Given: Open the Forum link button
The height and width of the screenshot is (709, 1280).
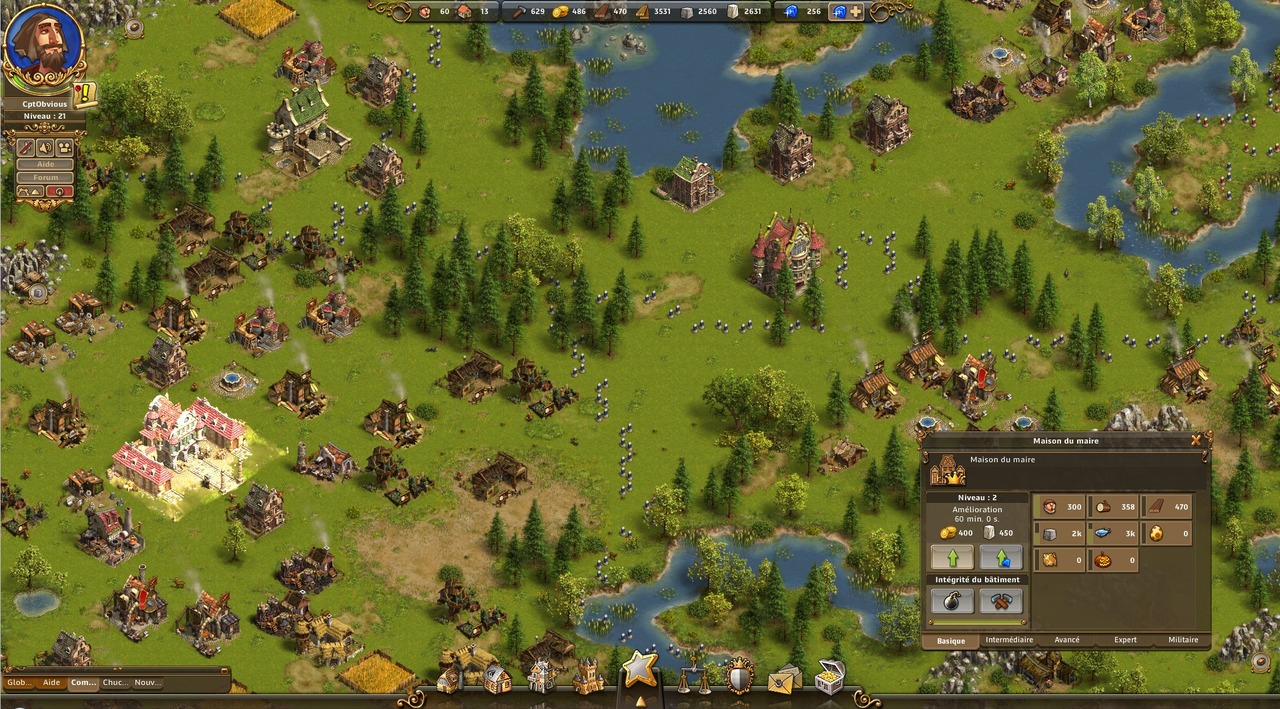Looking at the screenshot, I should 46,177.
